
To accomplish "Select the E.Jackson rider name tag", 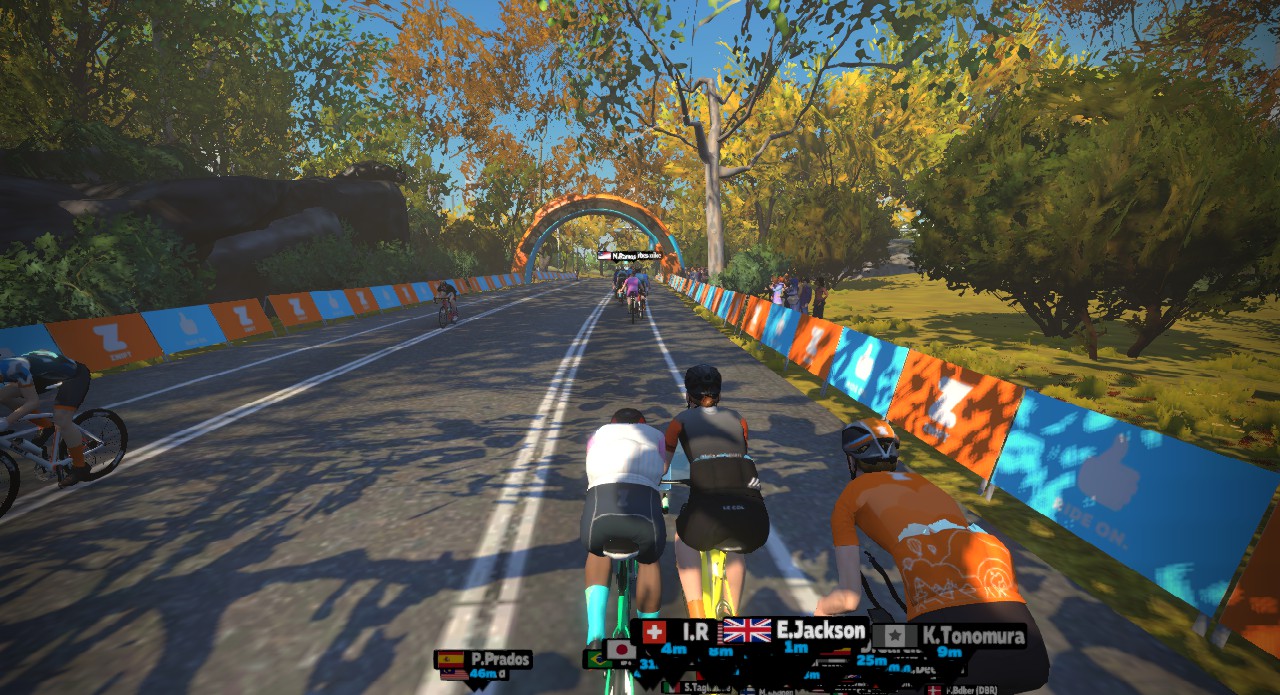I will pyautogui.click(x=794, y=631).
